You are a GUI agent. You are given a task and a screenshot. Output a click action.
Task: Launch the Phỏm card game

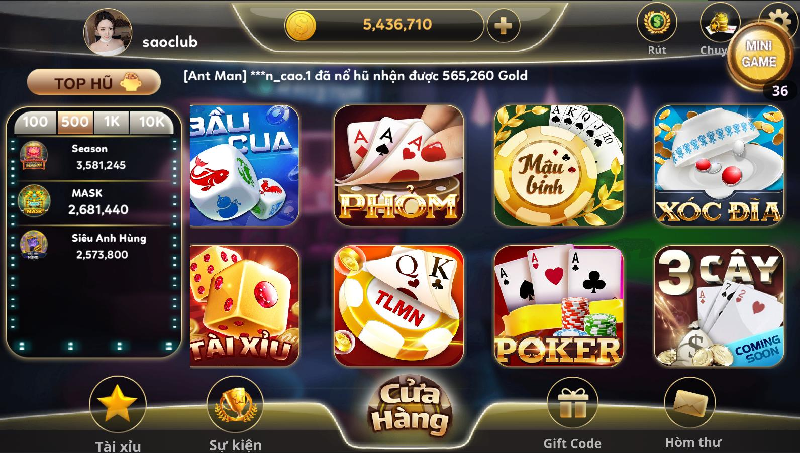pyautogui.click(x=398, y=164)
